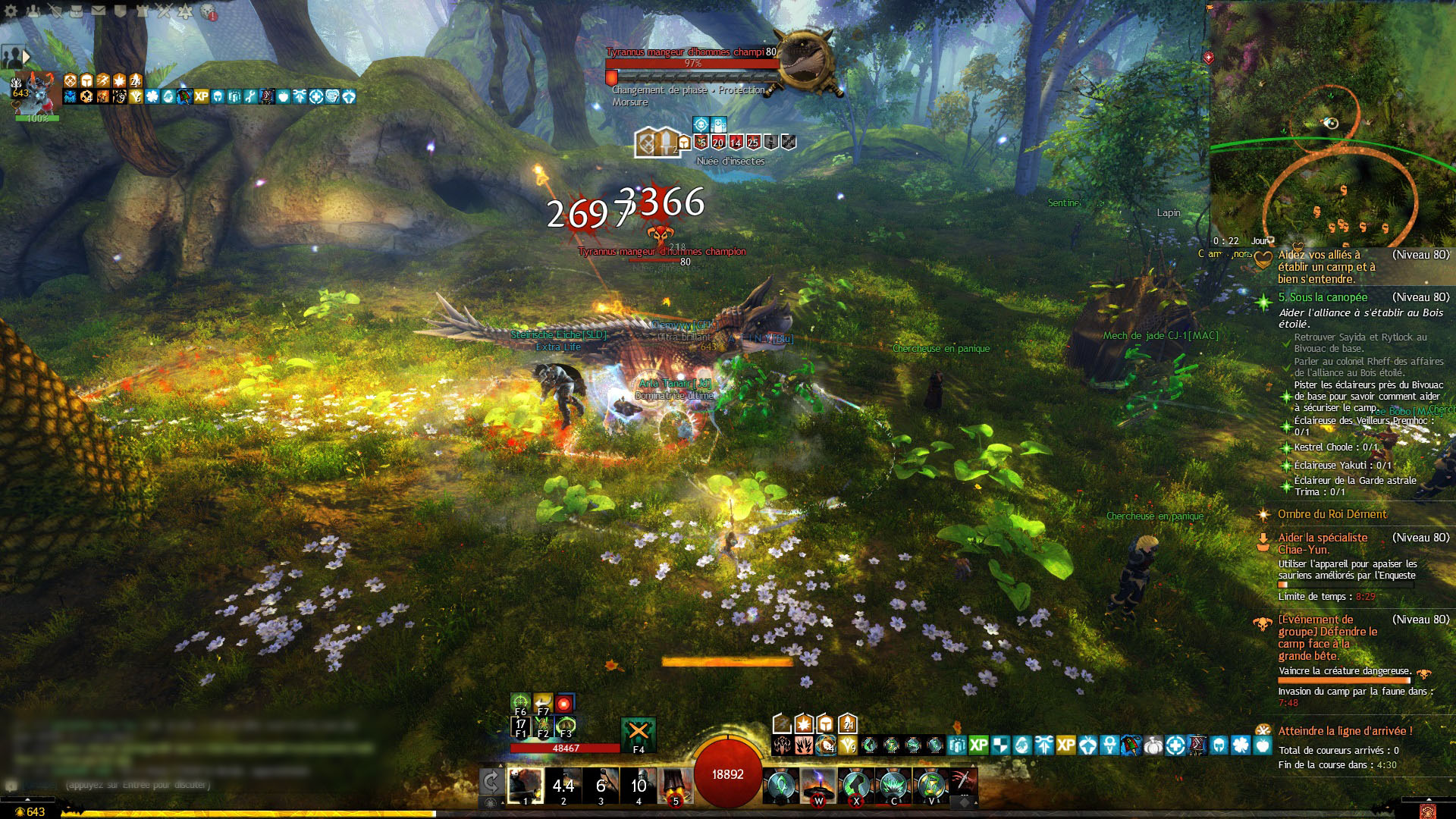Activate the lightning turret utility skill
Viewport: 1456px width, 819px height.
818,784
